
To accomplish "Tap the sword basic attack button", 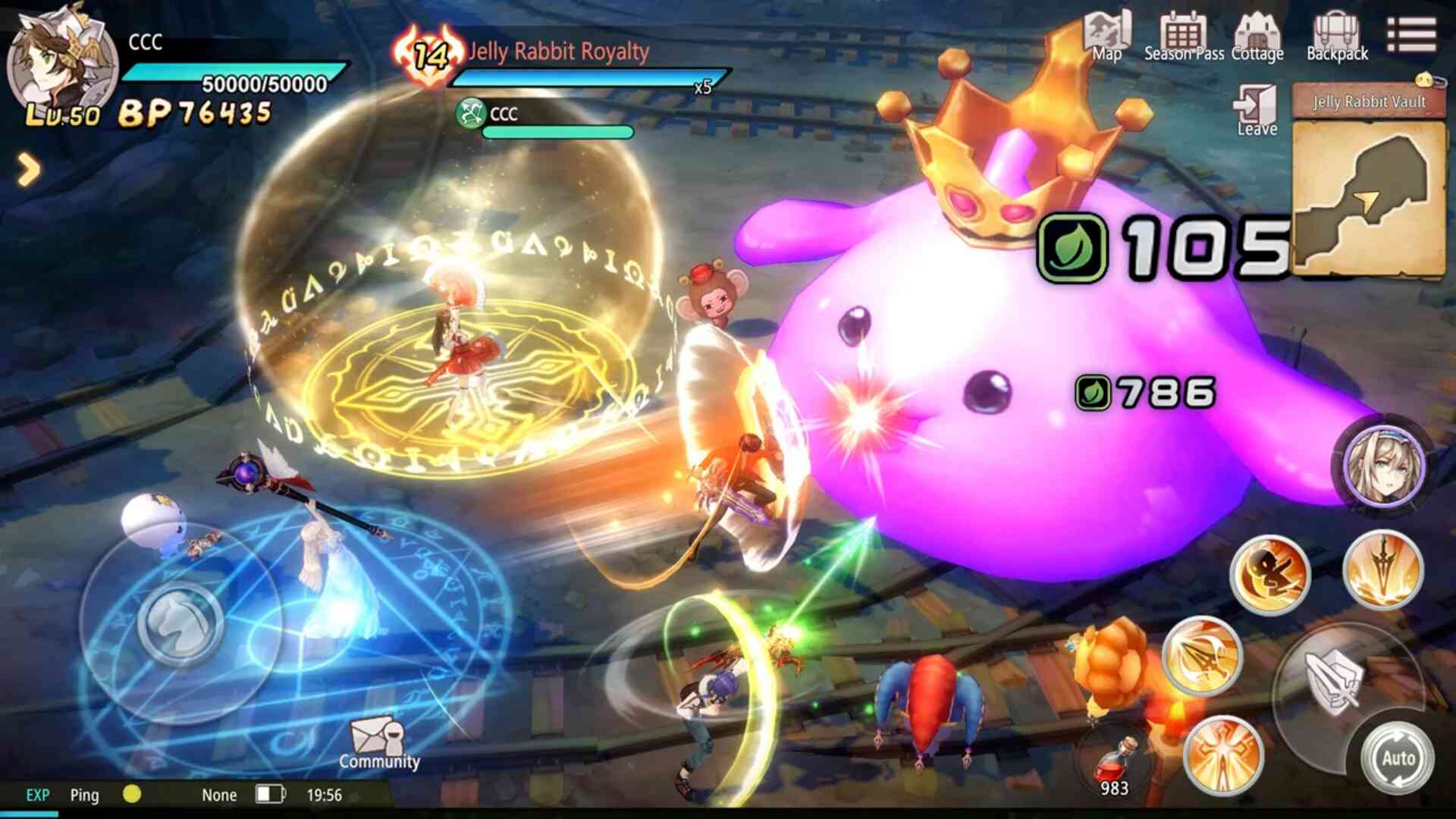I will click(1333, 682).
